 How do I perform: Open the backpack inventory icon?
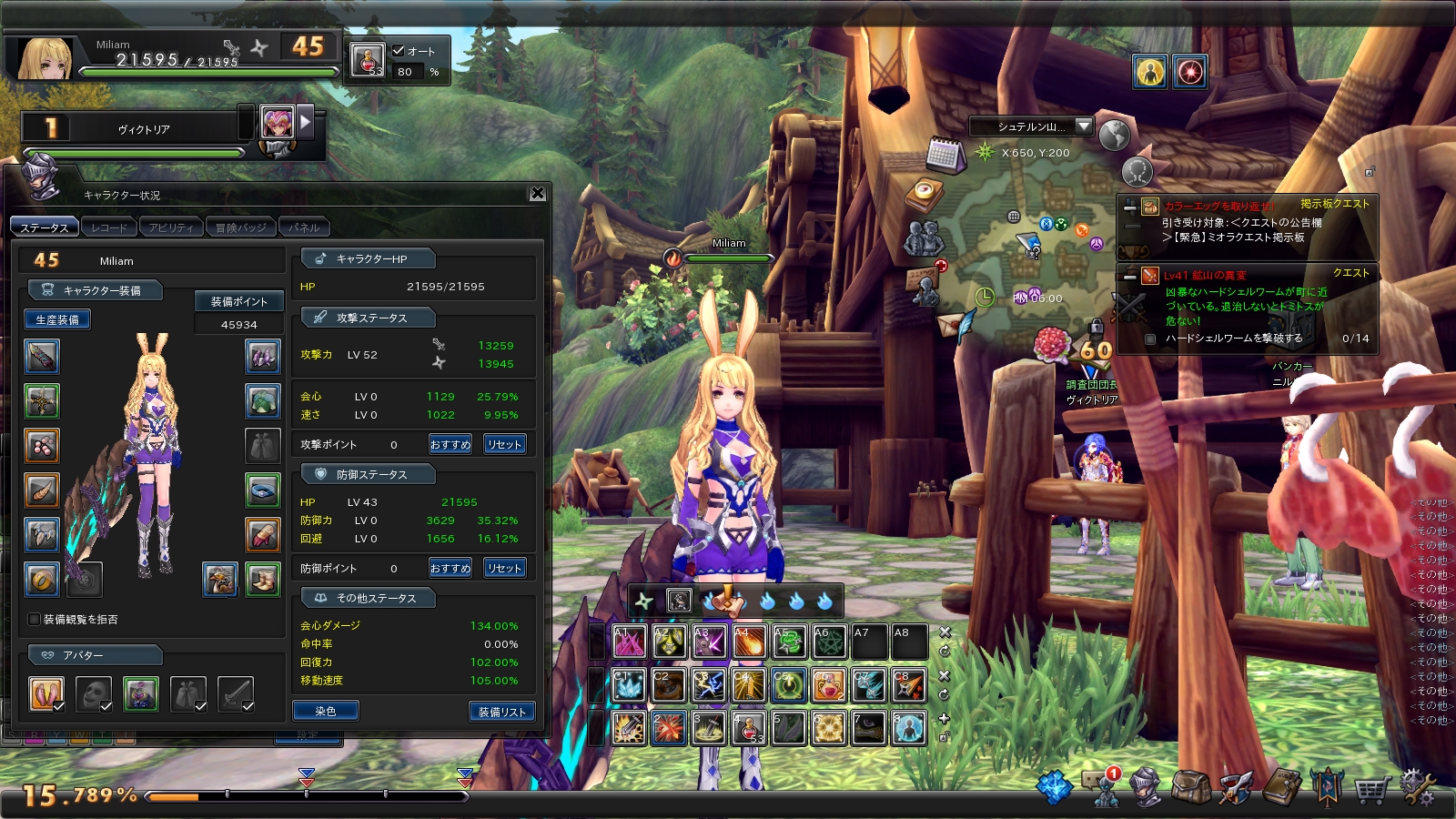[1190, 787]
